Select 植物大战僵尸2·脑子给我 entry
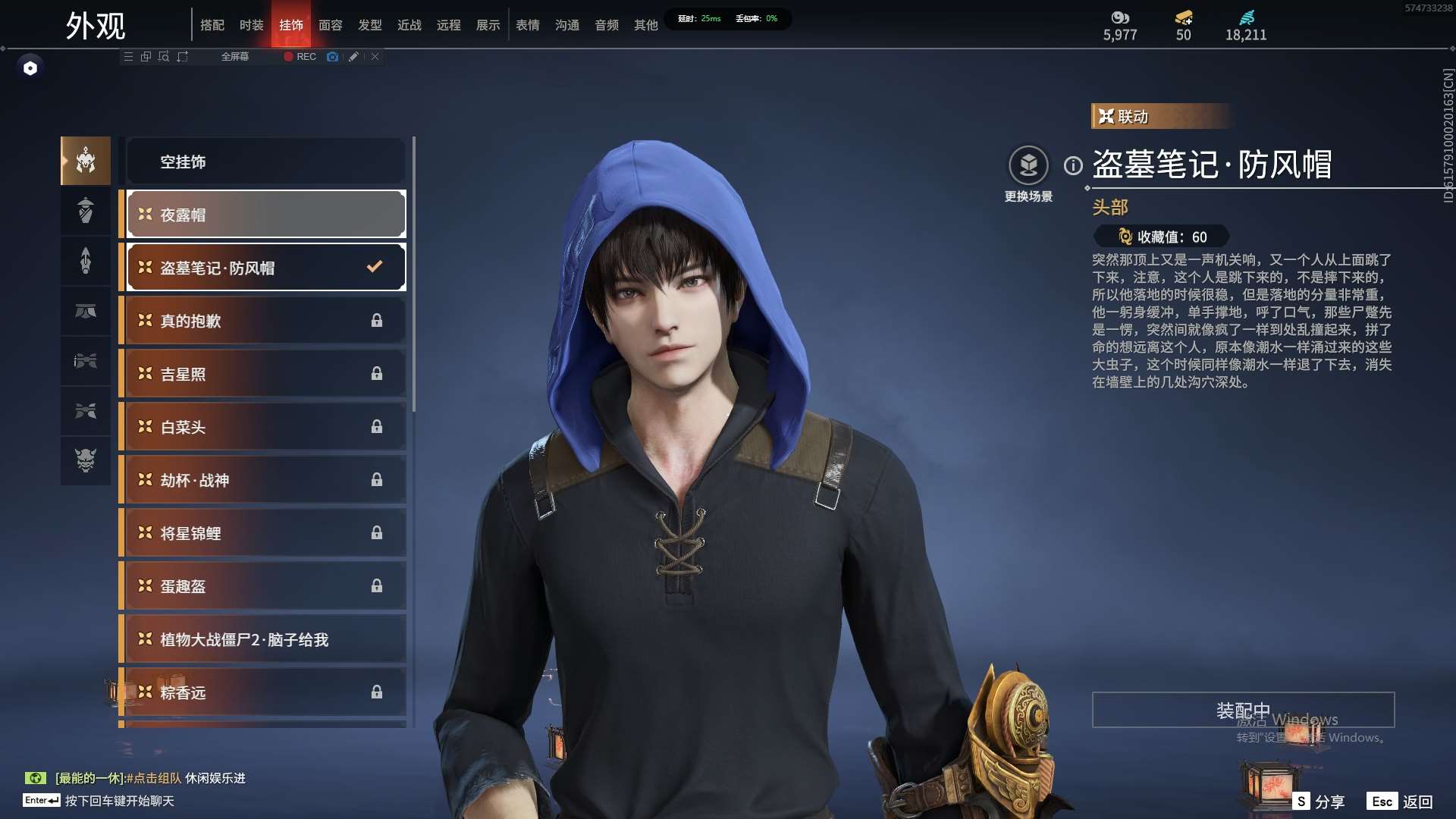This screenshot has width=1456, height=819. click(265, 639)
